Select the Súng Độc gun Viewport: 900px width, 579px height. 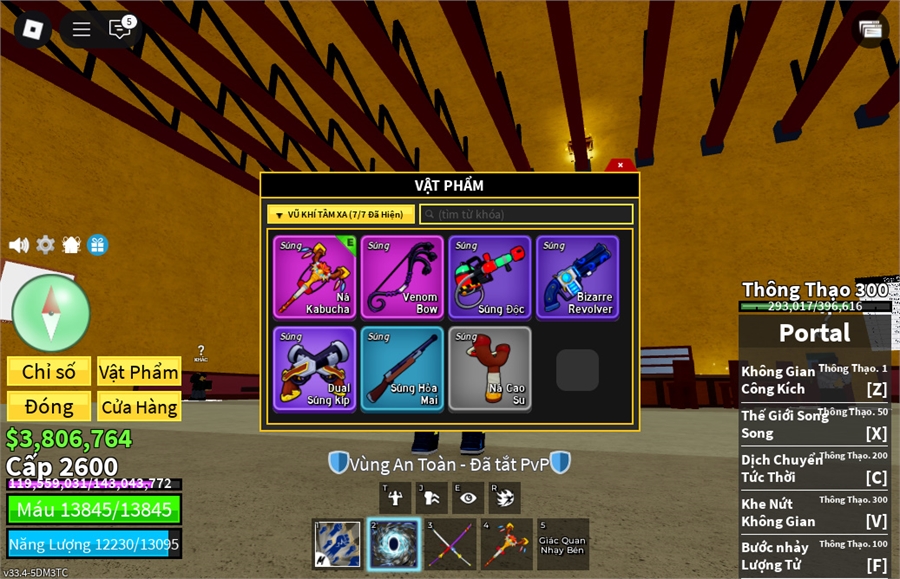490,277
